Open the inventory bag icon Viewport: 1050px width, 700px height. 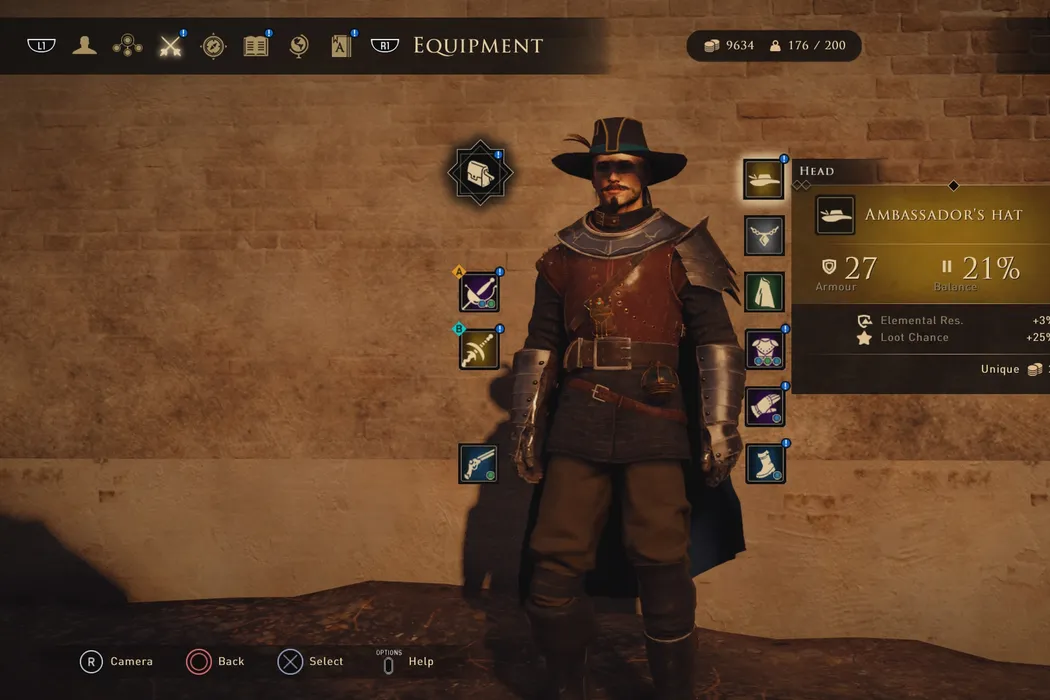480,173
